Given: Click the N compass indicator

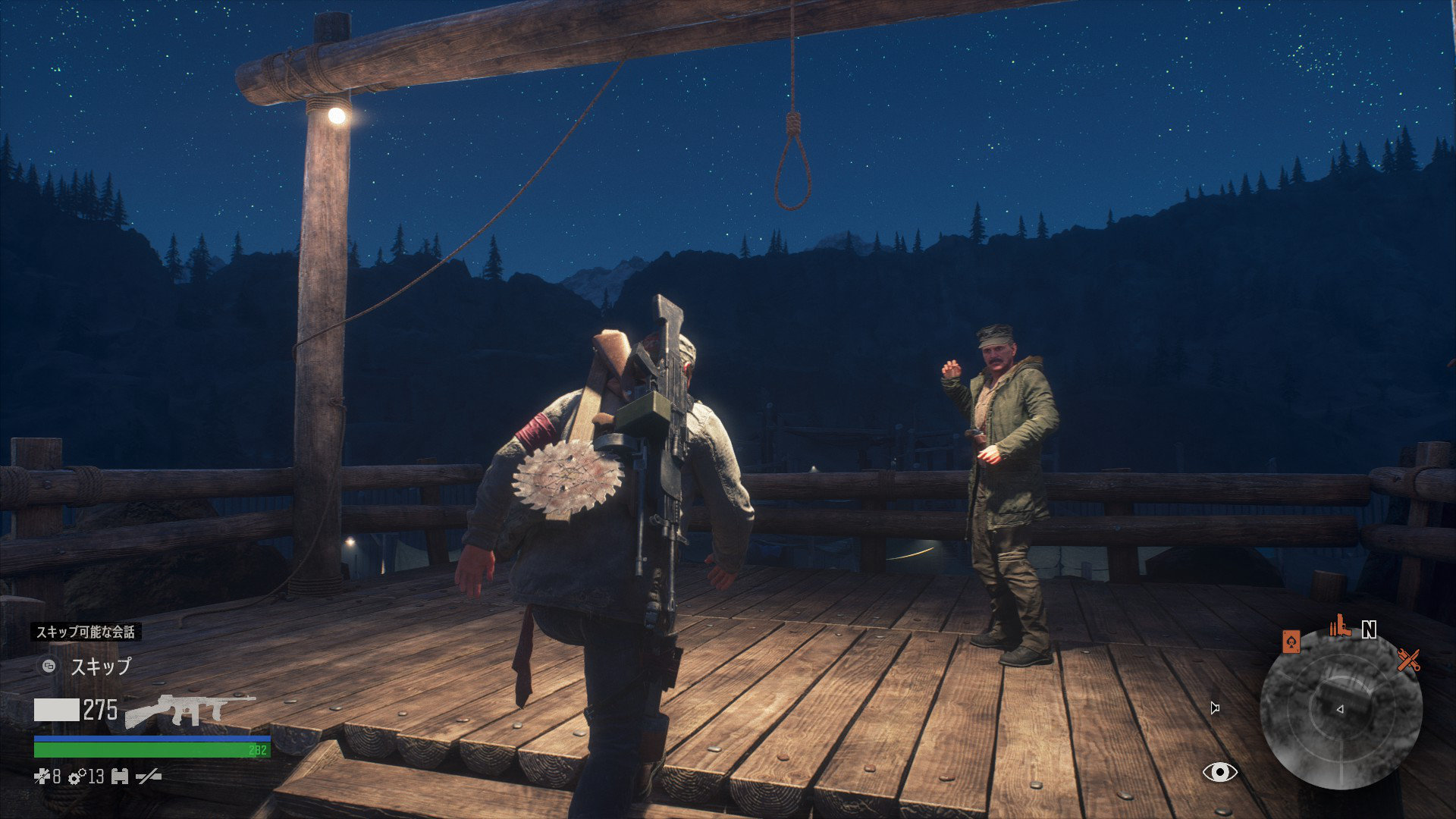Looking at the screenshot, I should [1369, 629].
